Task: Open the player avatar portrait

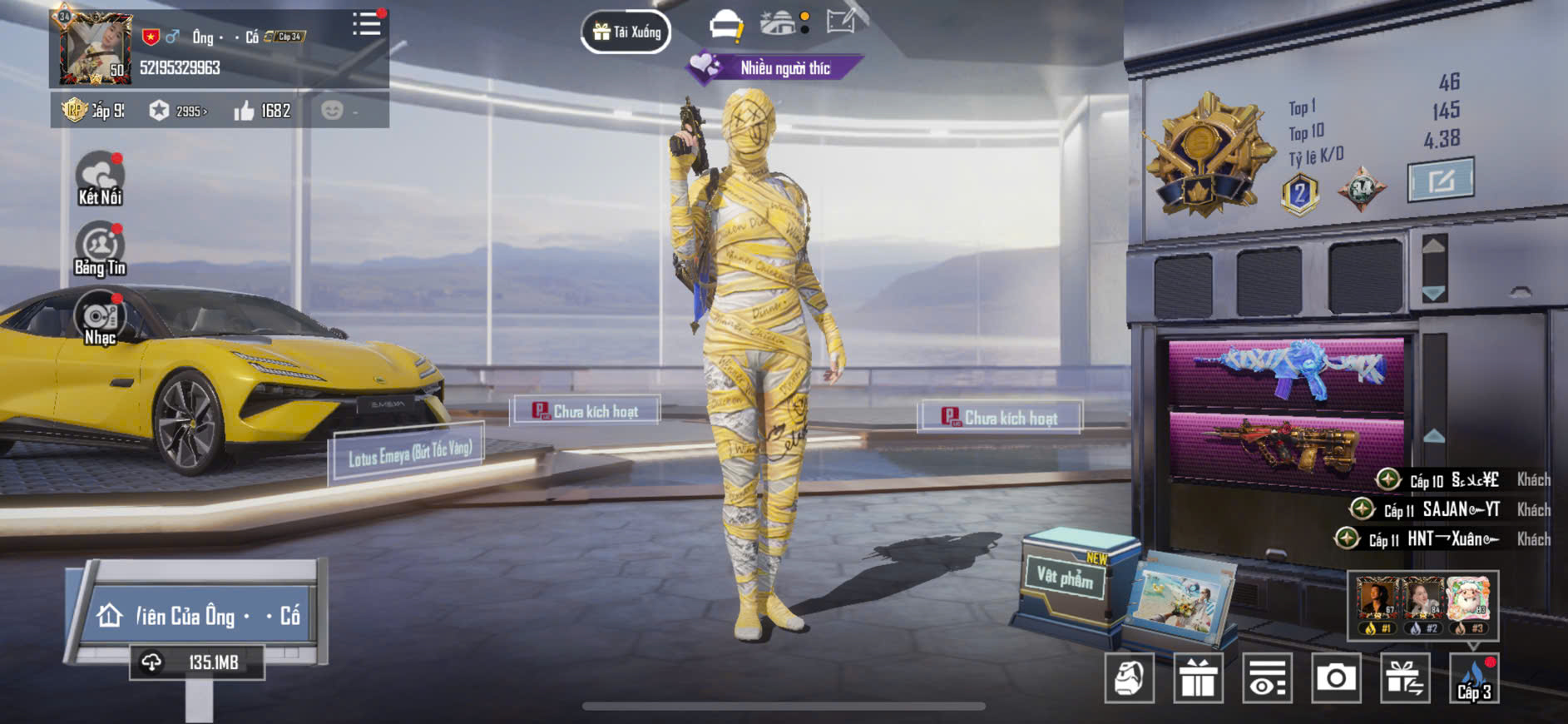Action: coord(96,49)
